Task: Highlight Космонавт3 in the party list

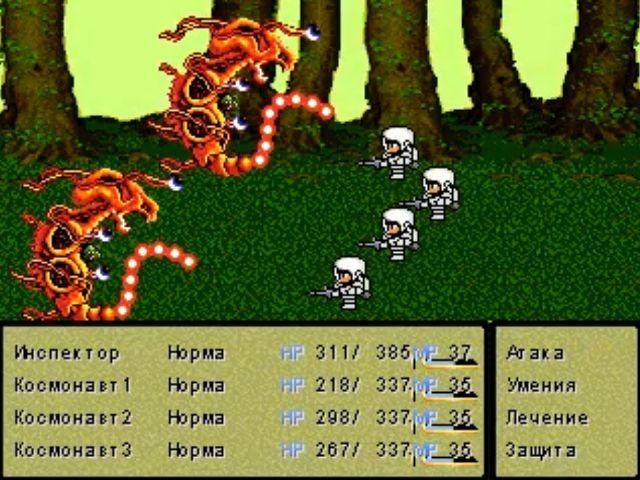Action: [73, 450]
